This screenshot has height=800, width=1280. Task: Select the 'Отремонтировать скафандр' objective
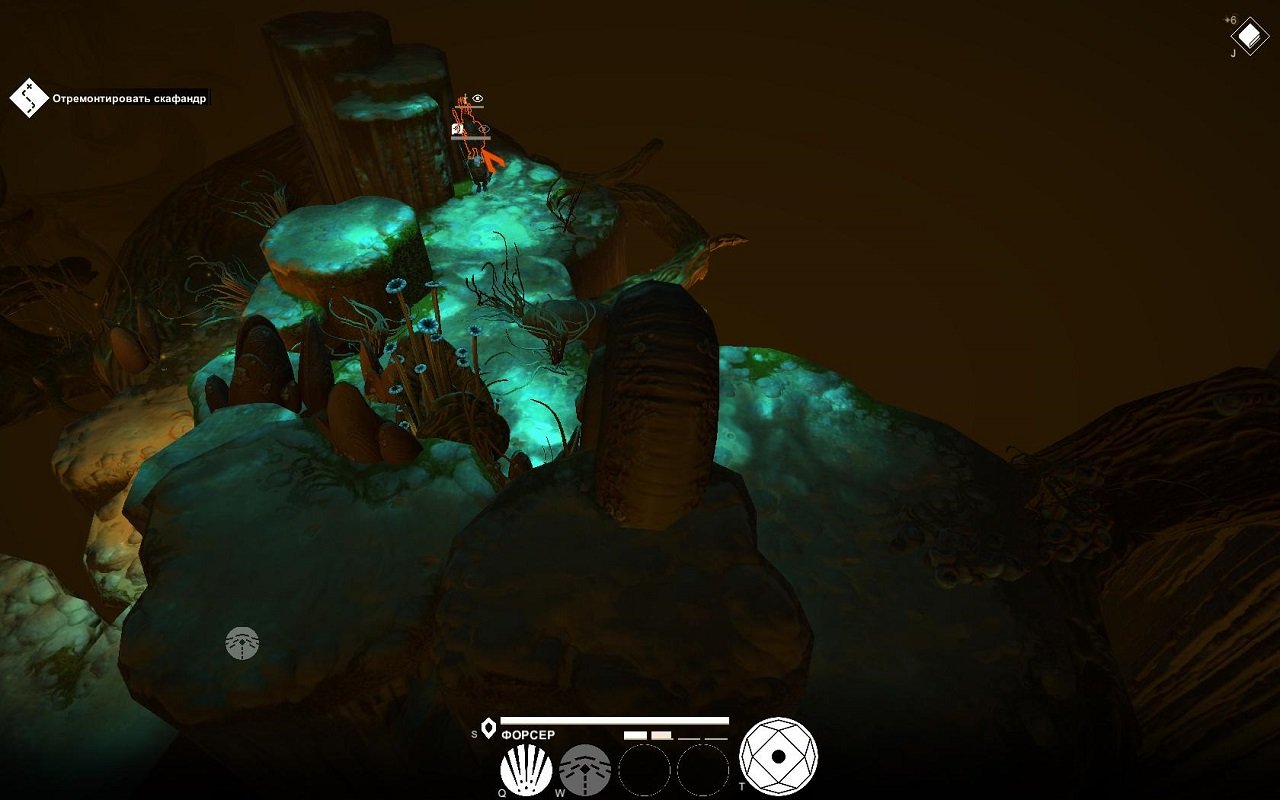131,98
